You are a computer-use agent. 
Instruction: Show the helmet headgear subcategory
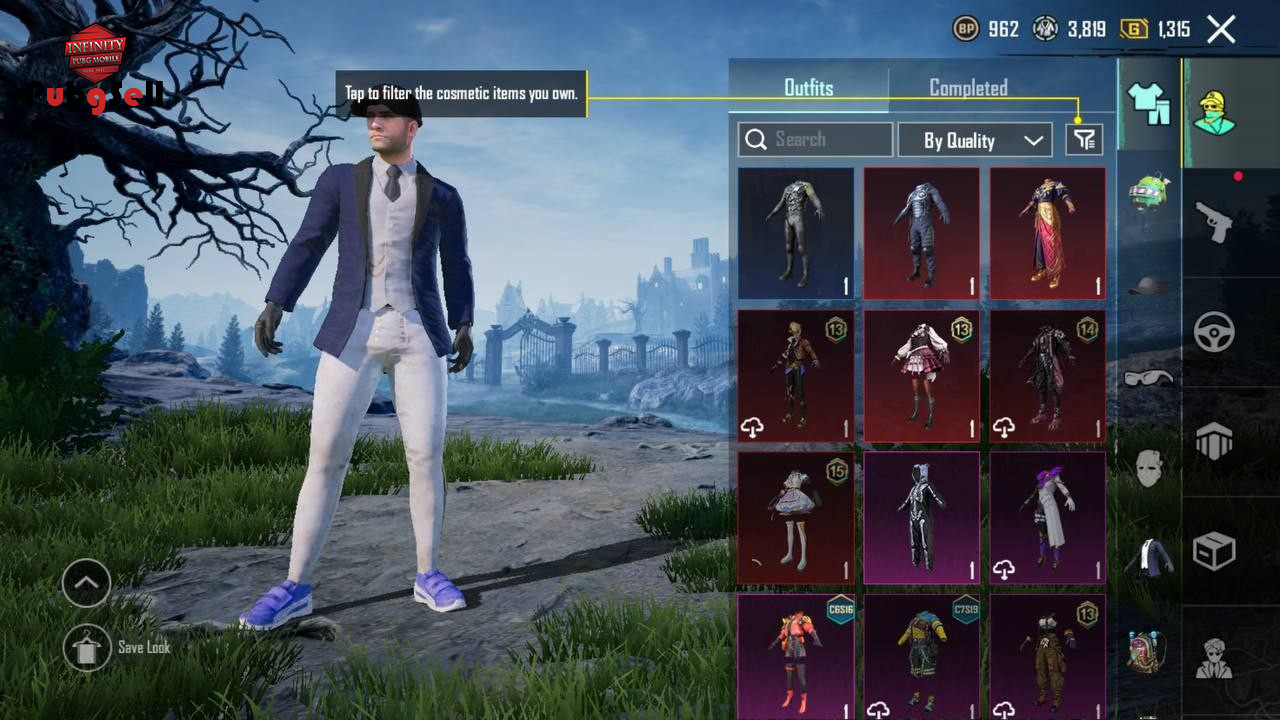coord(1149,286)
